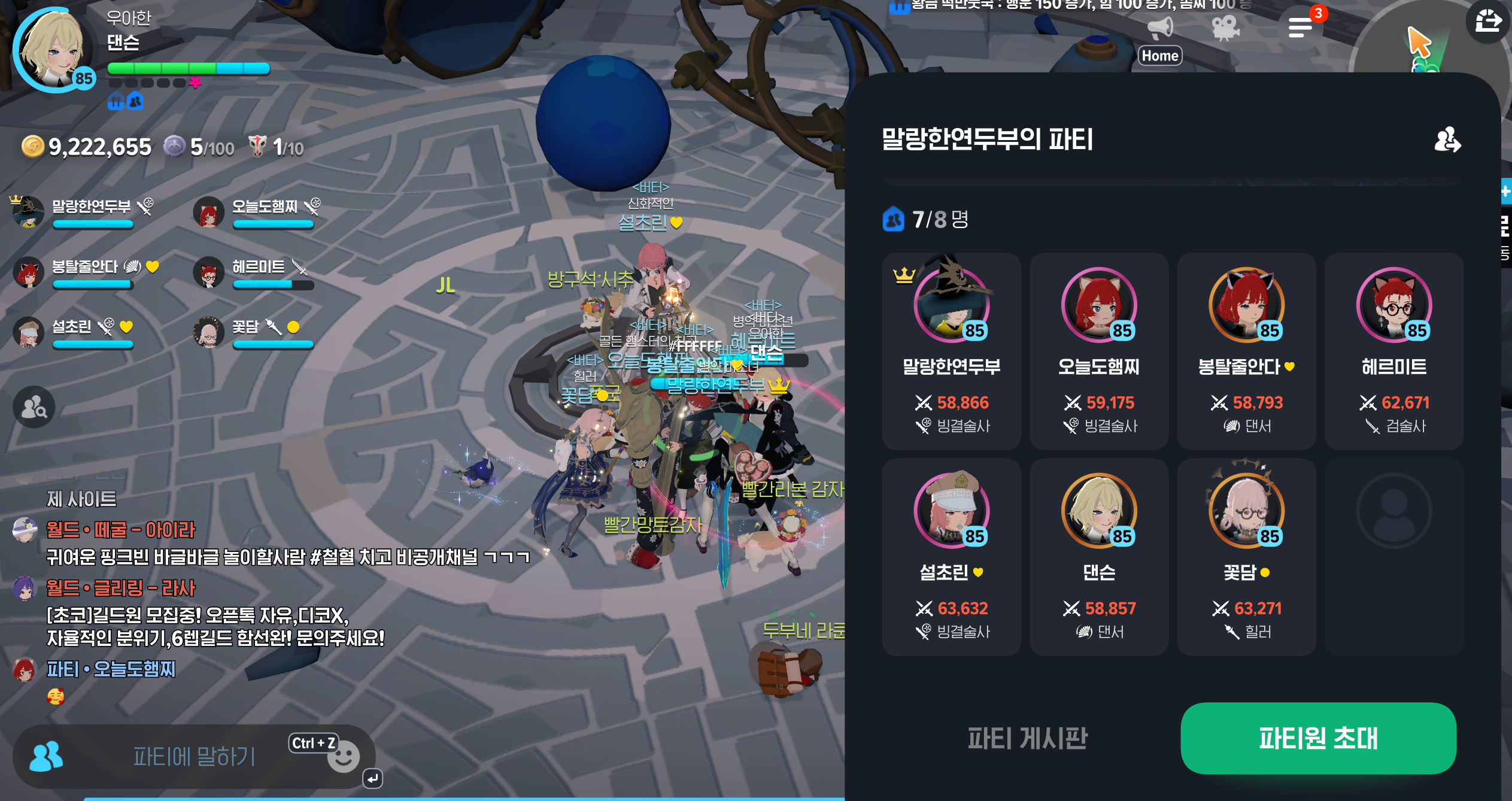The width and height of the screenshot is (1512, 801).
Task: Choose the 봉탈줄안다 dancer member card
Action: click(x=1246, y=351)
